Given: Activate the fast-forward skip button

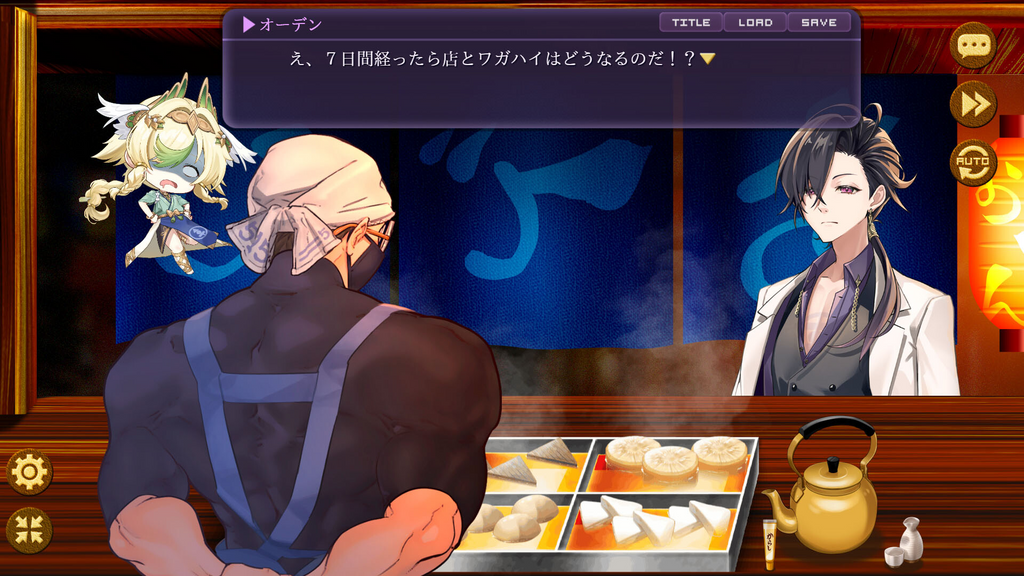Looking at the screenshot, I should click(x=972, y=103).
